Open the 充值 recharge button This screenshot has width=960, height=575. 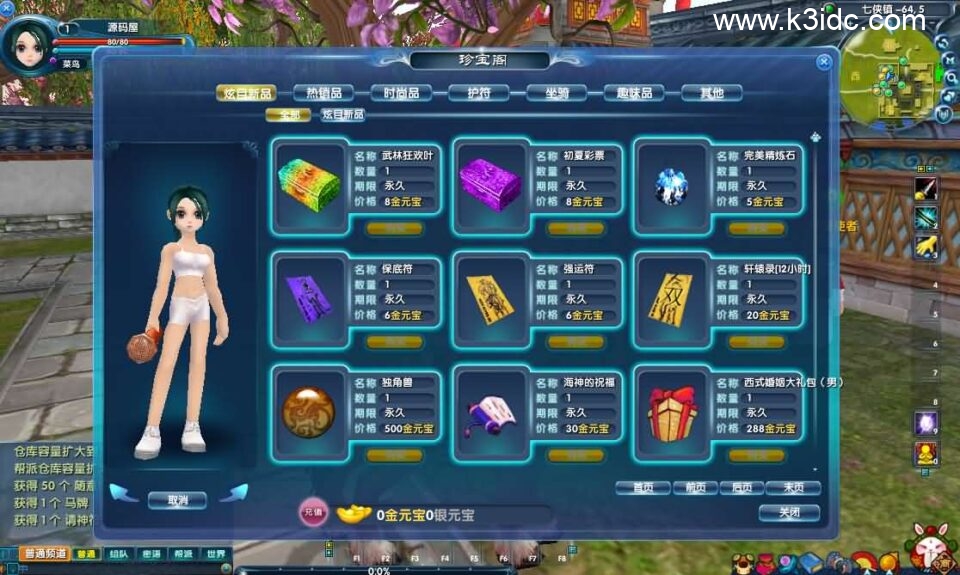[313, 514]
